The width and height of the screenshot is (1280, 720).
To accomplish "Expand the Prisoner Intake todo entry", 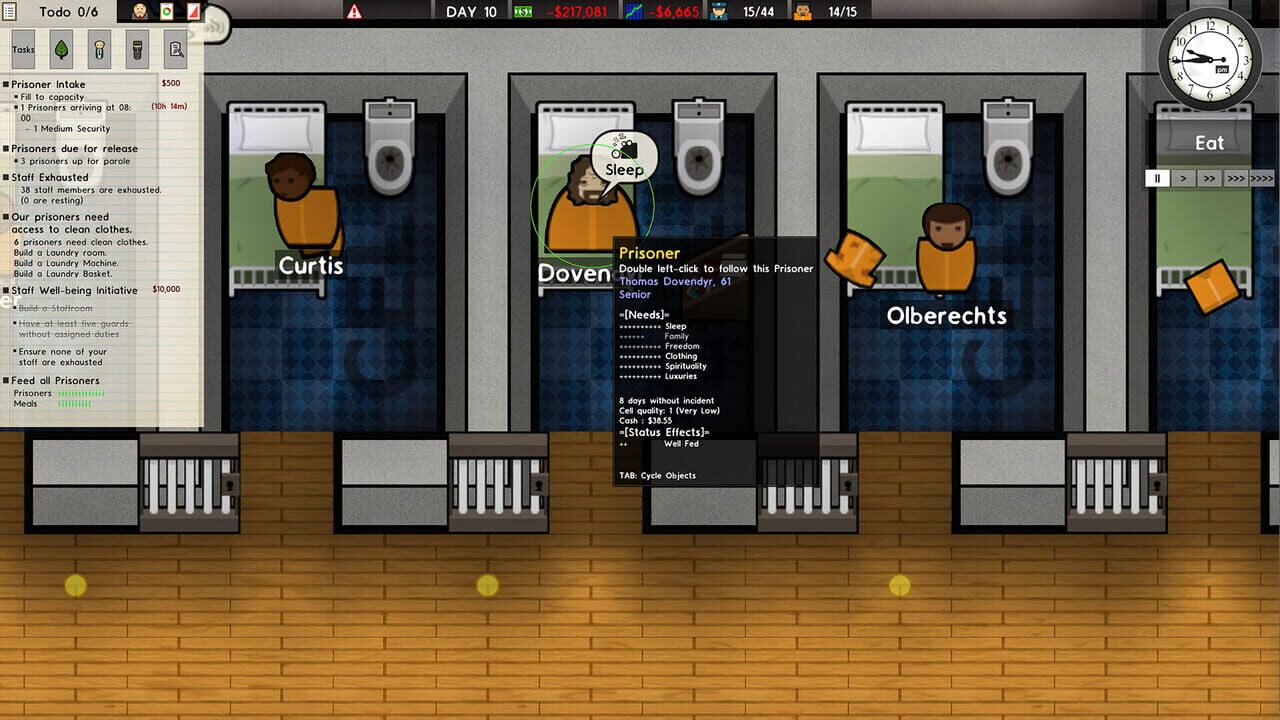I will coord(45,84).
